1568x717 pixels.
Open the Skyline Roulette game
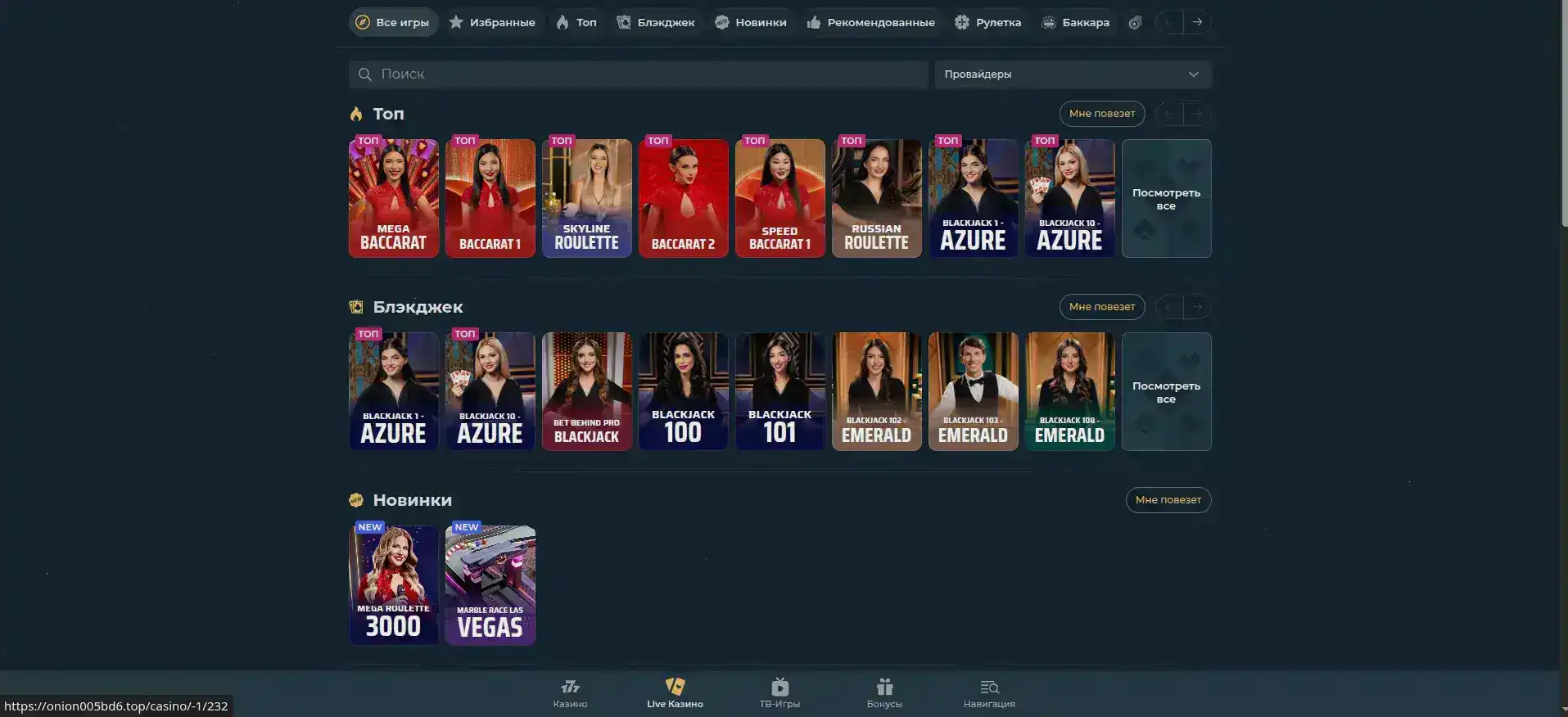click(587, 198)
